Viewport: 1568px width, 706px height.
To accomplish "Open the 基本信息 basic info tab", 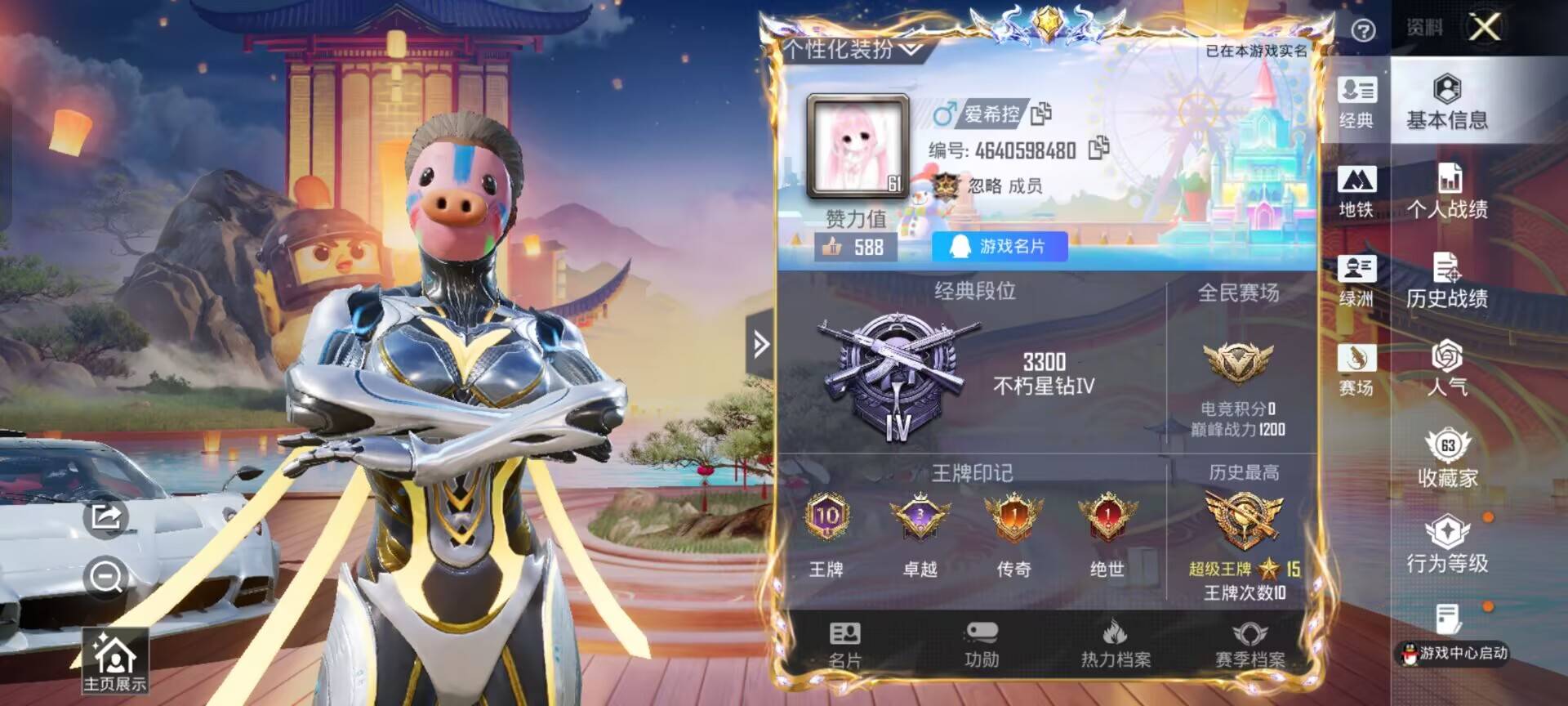I will pos(1446,102).
